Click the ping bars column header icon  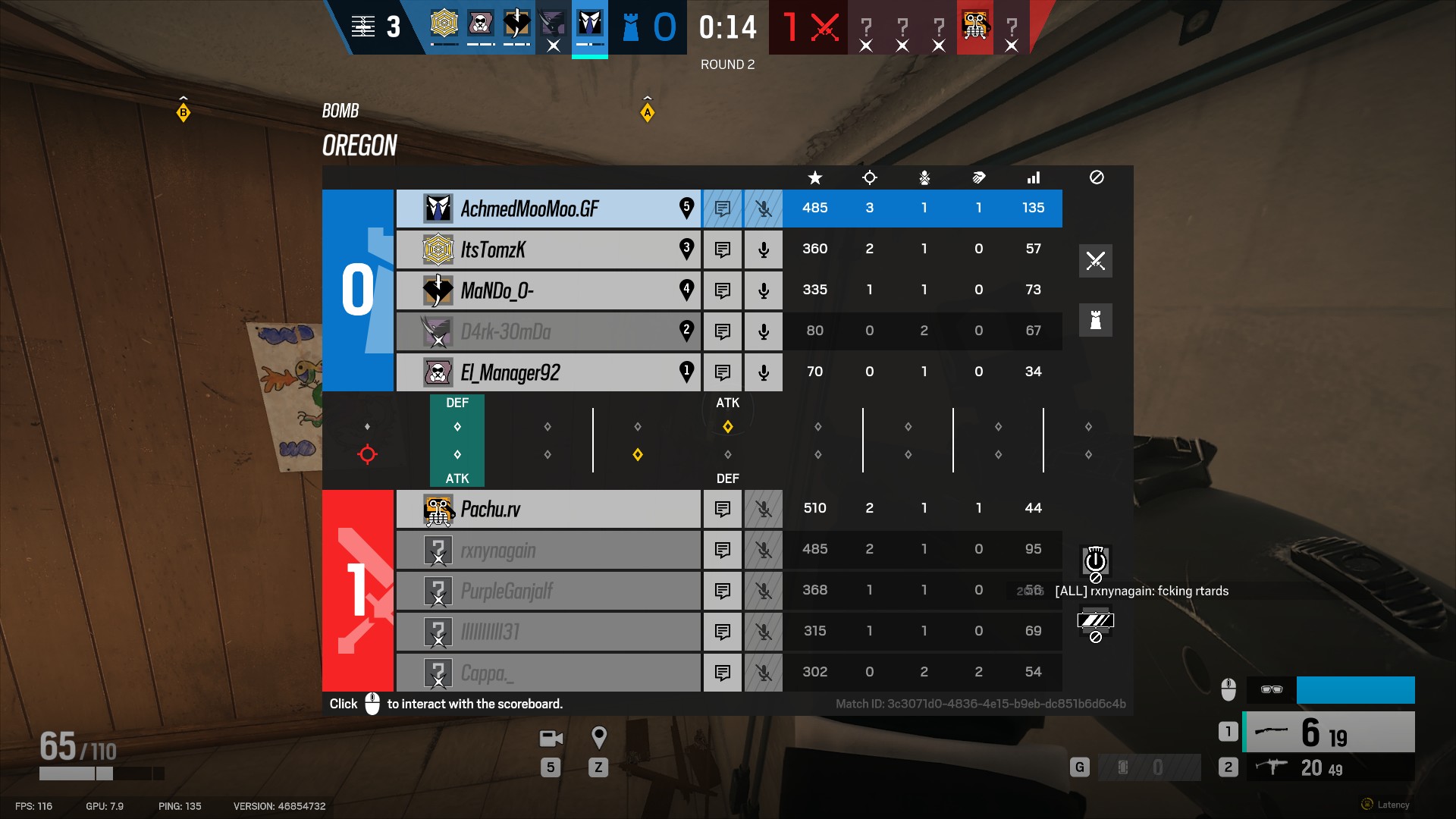coord(1033,178)
